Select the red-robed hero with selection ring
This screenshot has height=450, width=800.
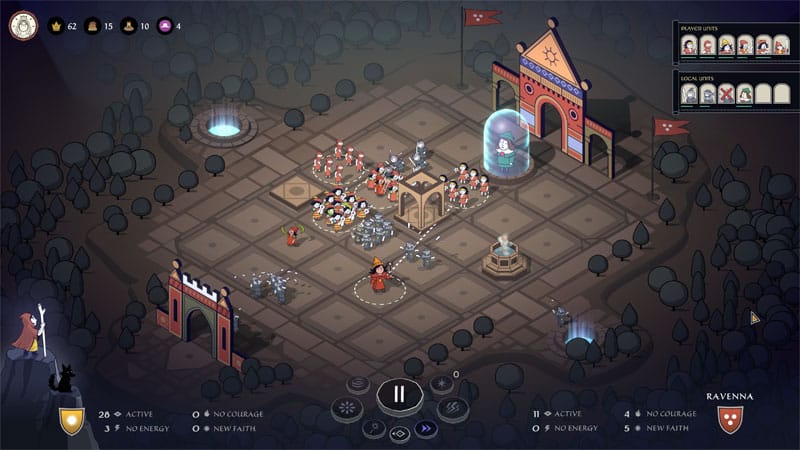point(379,275)
